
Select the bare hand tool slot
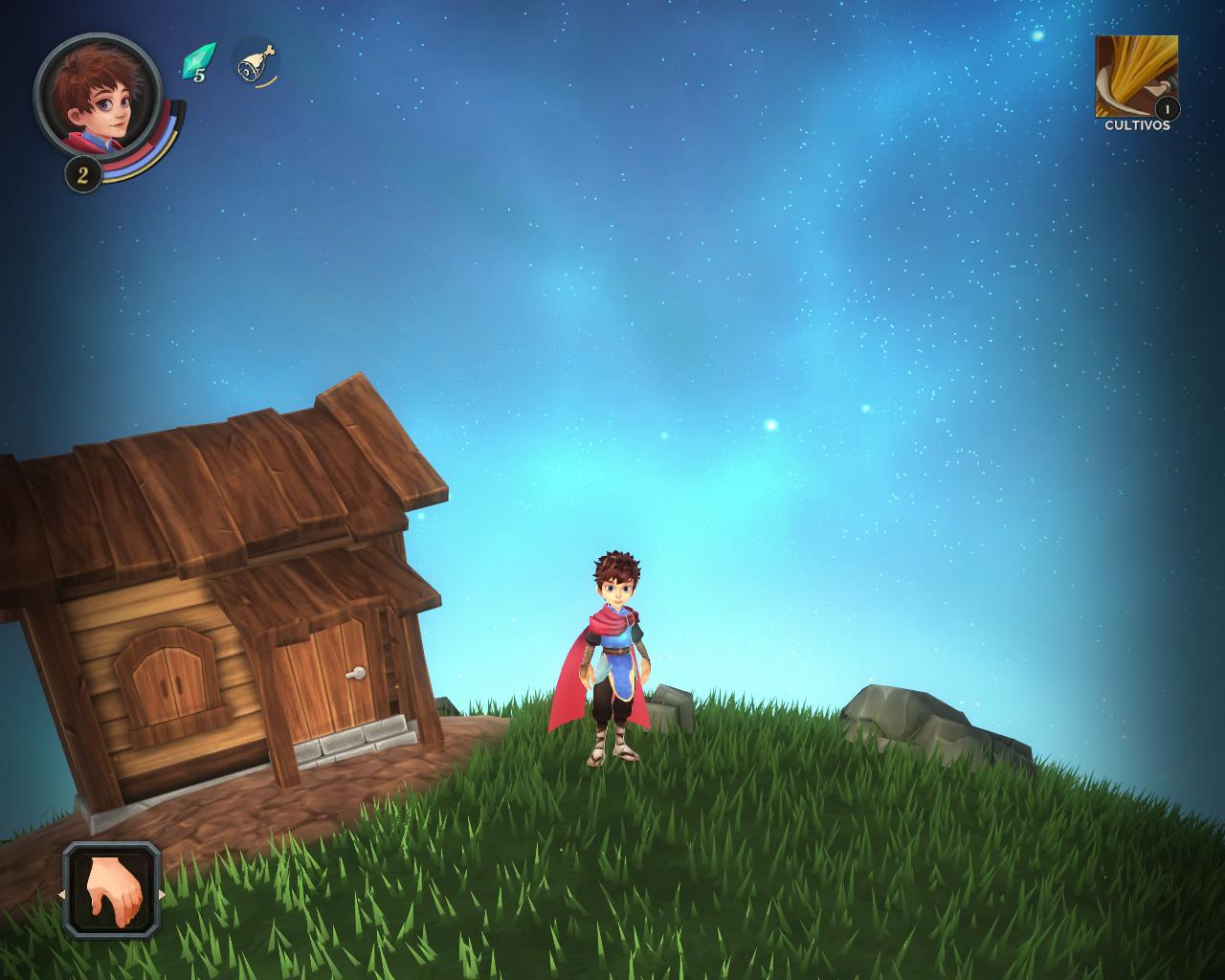[x=112, y=890]
